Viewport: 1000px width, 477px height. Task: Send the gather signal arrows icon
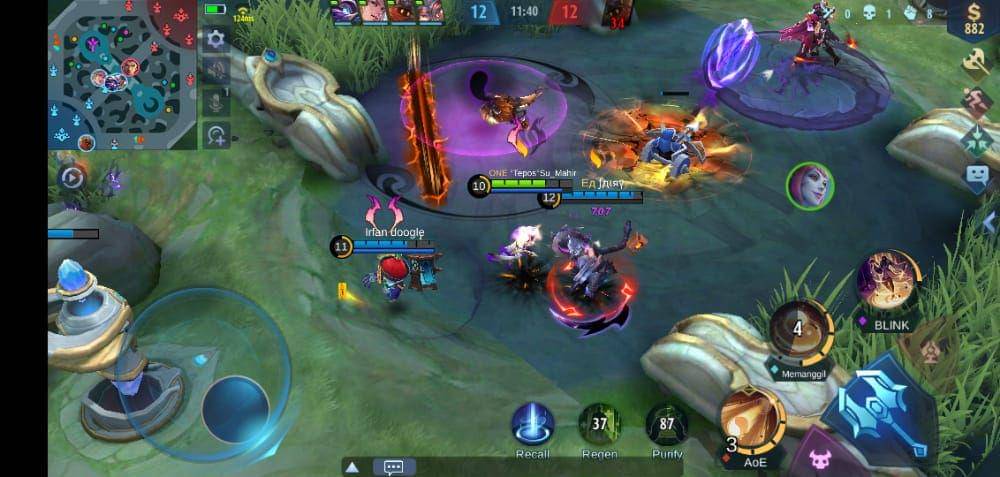(x=976, y=139)
